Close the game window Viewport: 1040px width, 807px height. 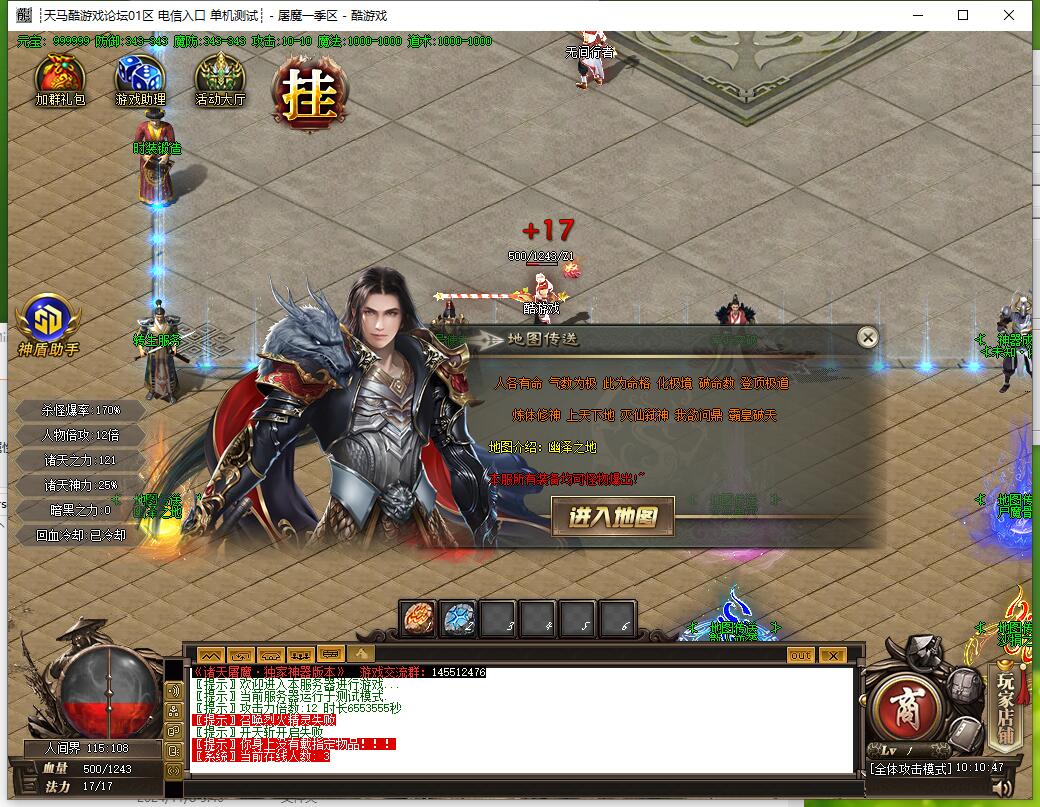[1009, 15]
